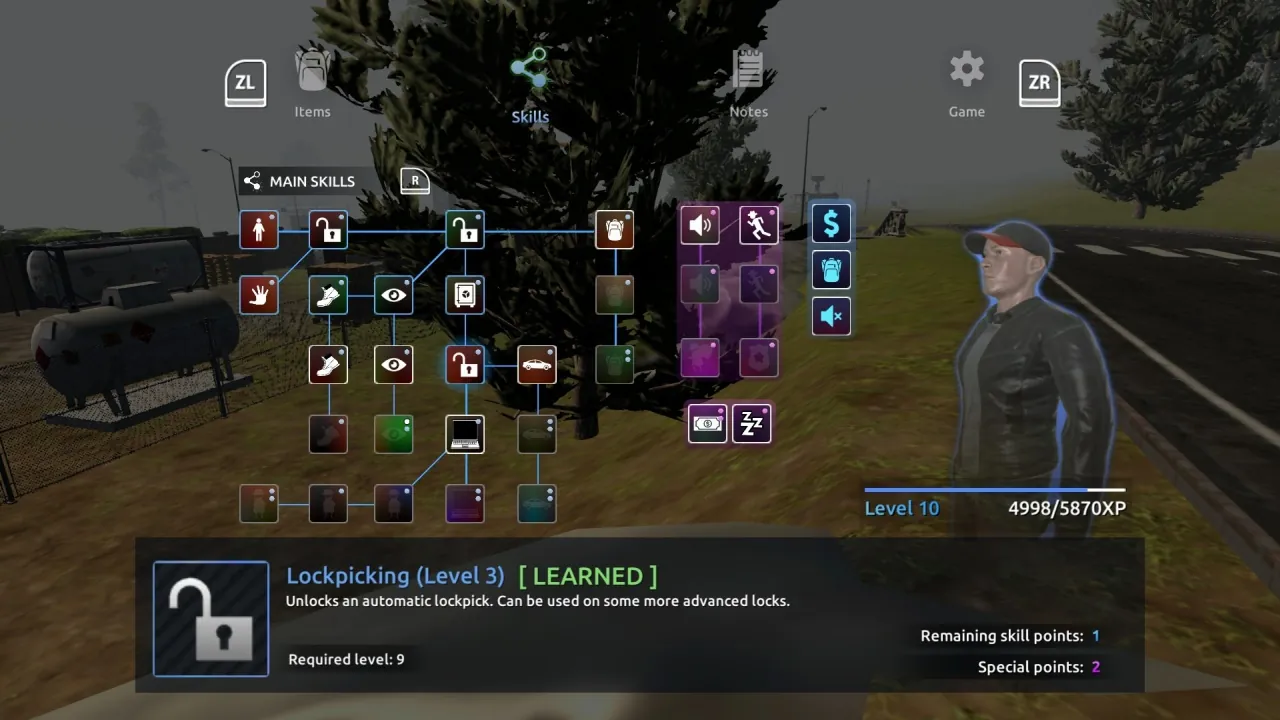The width and height of the screenshot is (1280, 720).
Task: Toggle the loud noise speaker skill
Action: [700, 225]
